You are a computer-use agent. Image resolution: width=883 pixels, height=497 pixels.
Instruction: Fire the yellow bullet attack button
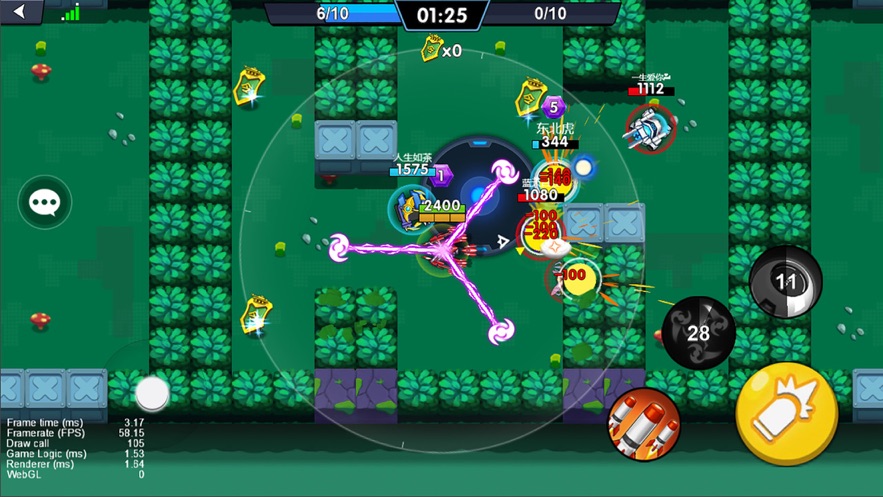pos(786,414)
